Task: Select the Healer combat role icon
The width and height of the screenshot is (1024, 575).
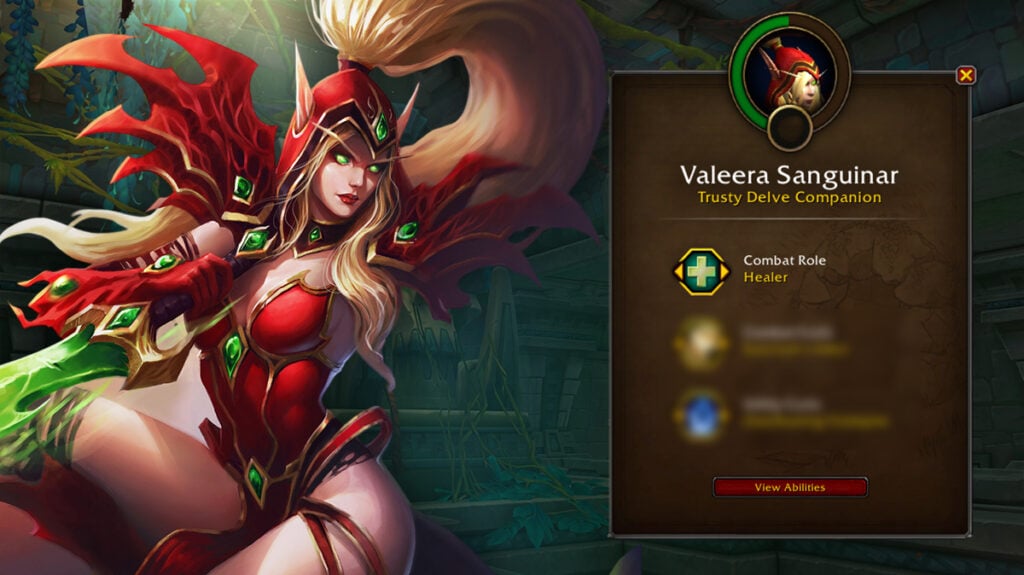Action: pyautogui.click(x=700, y=270)
